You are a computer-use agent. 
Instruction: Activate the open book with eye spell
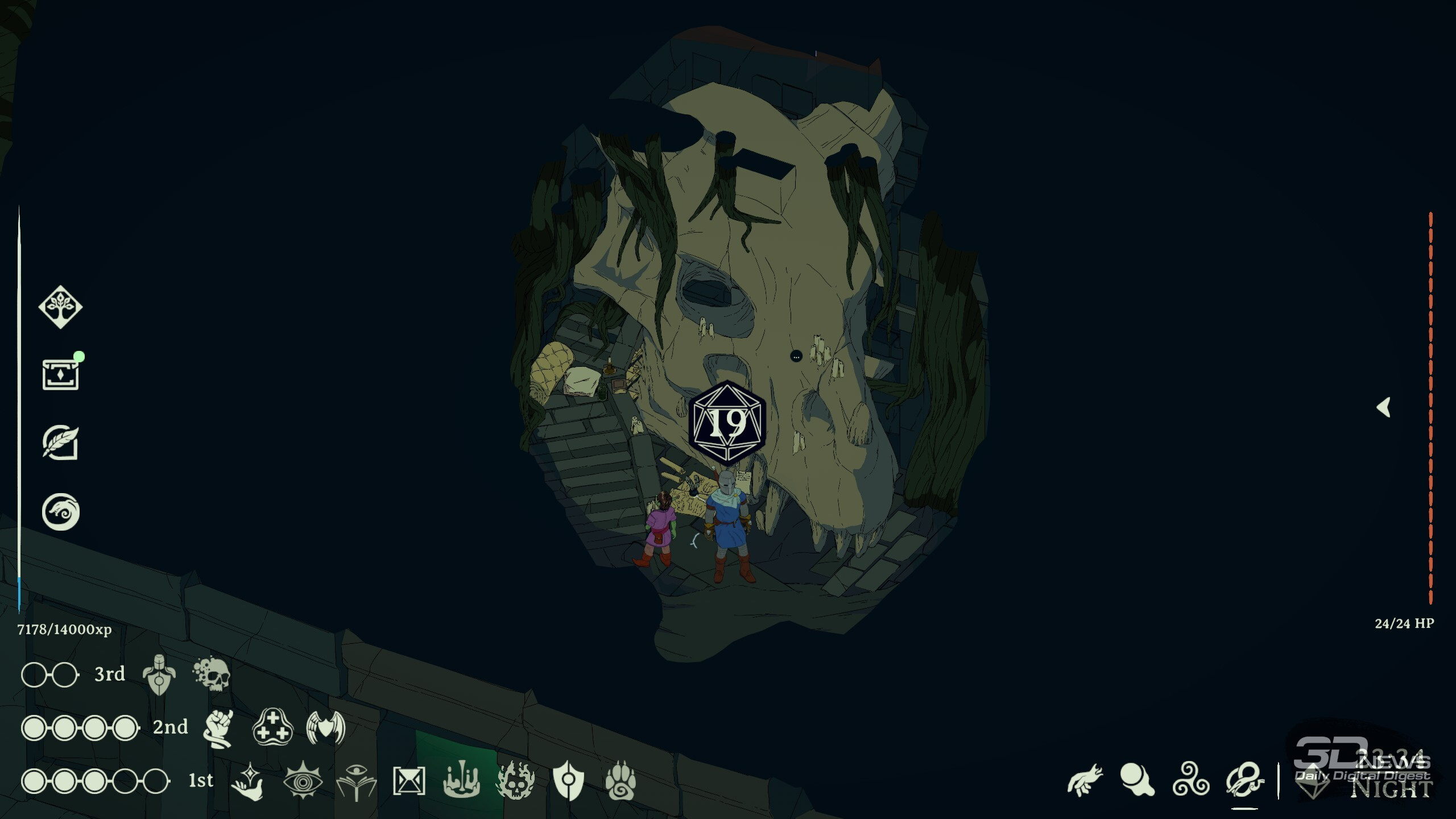(356, 781)
